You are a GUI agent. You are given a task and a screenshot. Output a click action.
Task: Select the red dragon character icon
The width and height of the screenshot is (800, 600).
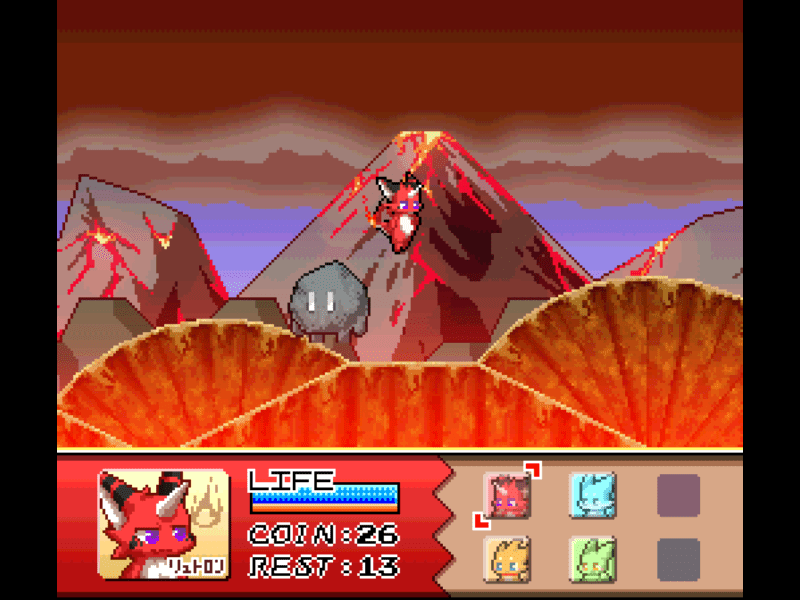[x=509, y=494]
